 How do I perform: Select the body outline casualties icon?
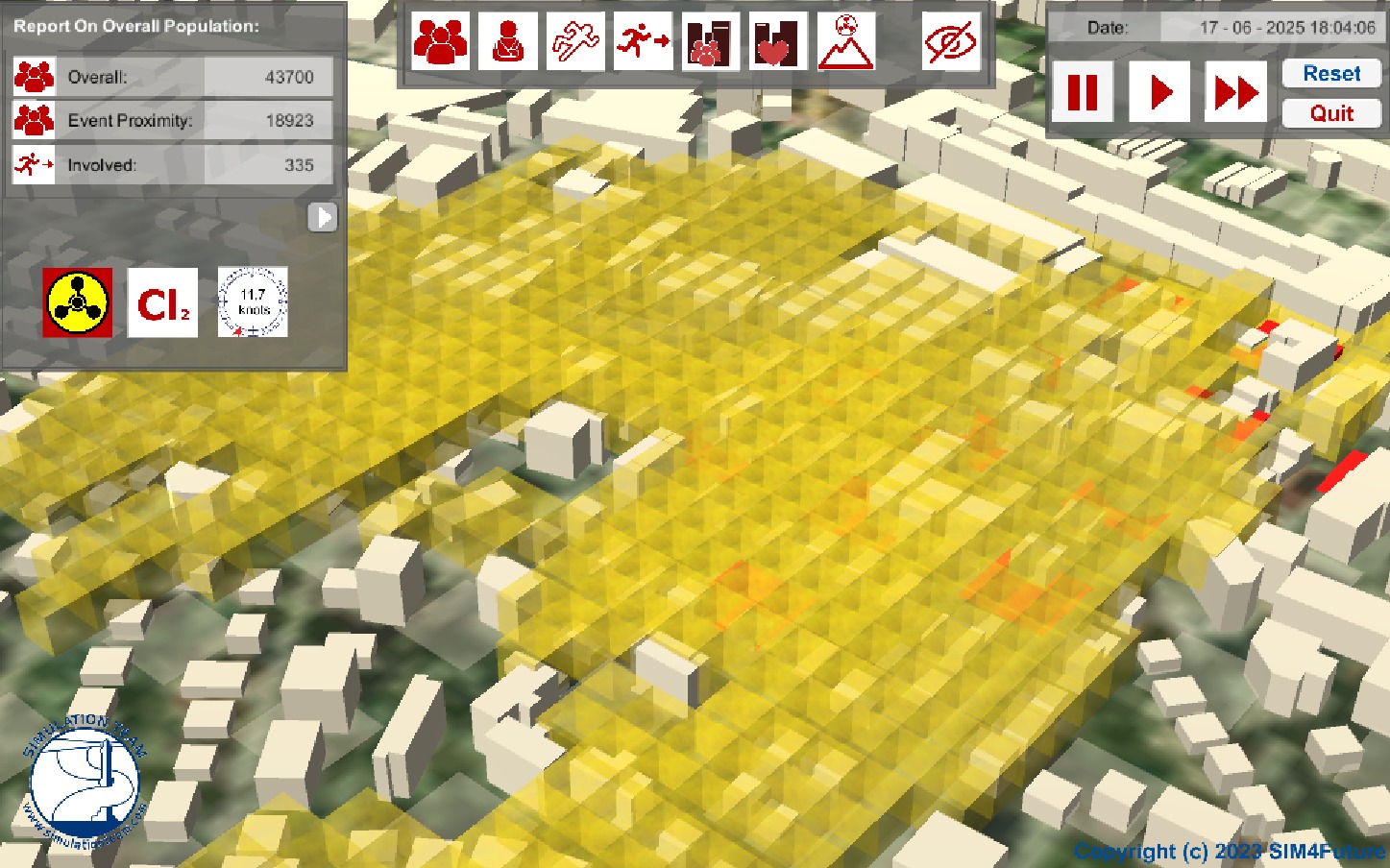[575, 41]
